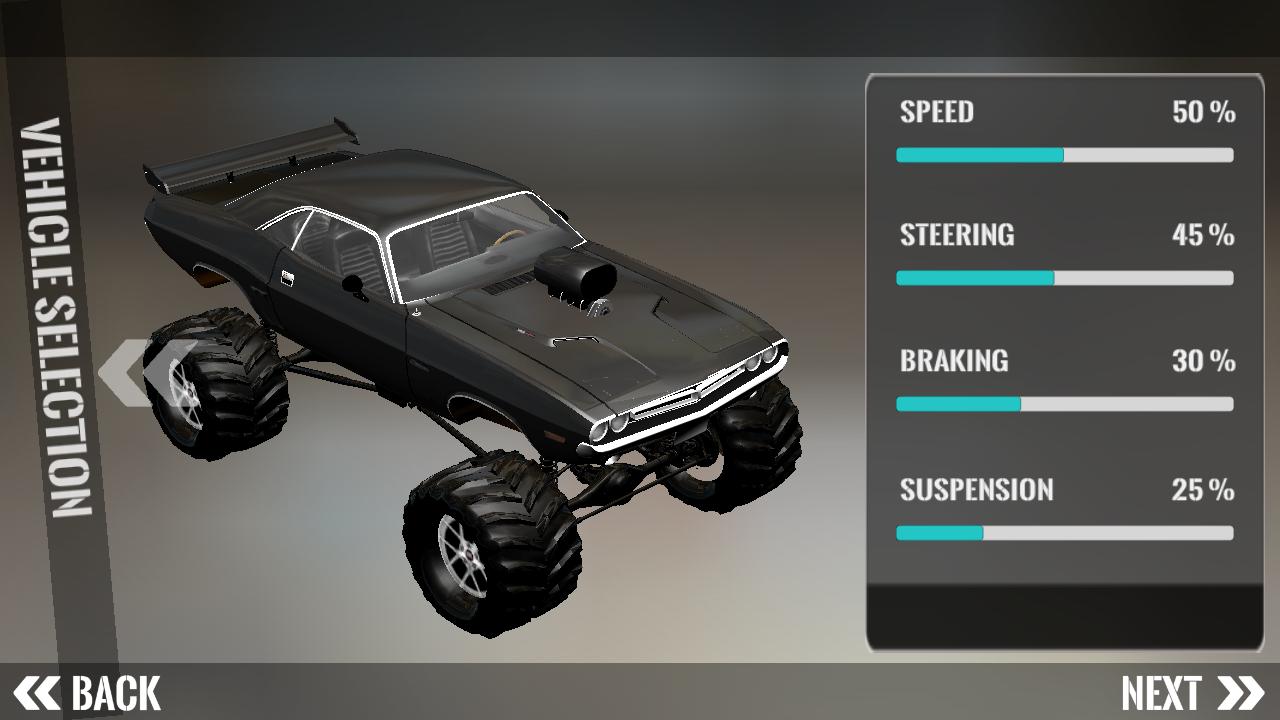Click the 25 % suspension value
Screen dimensions: 1280x720
point(1204,489)
